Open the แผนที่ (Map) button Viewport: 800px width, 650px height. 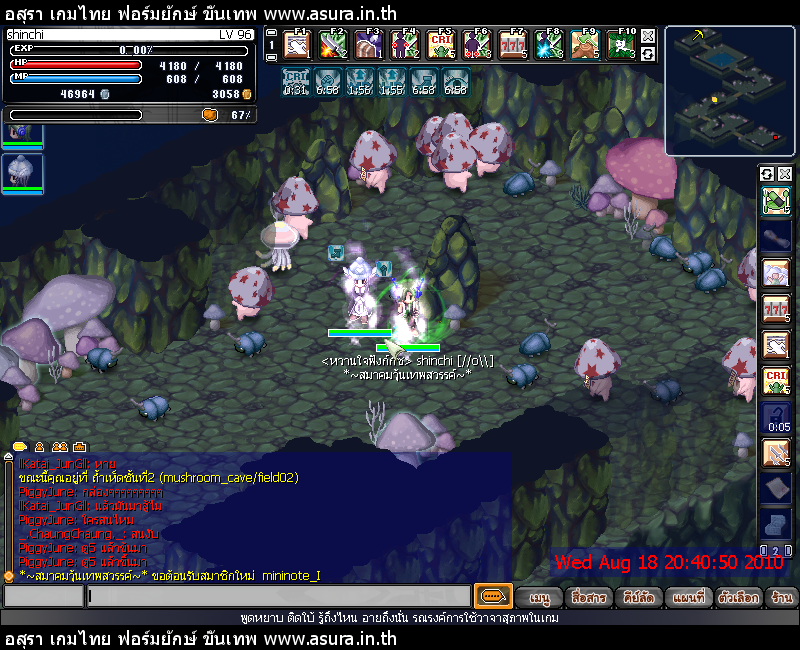(688, 597)
